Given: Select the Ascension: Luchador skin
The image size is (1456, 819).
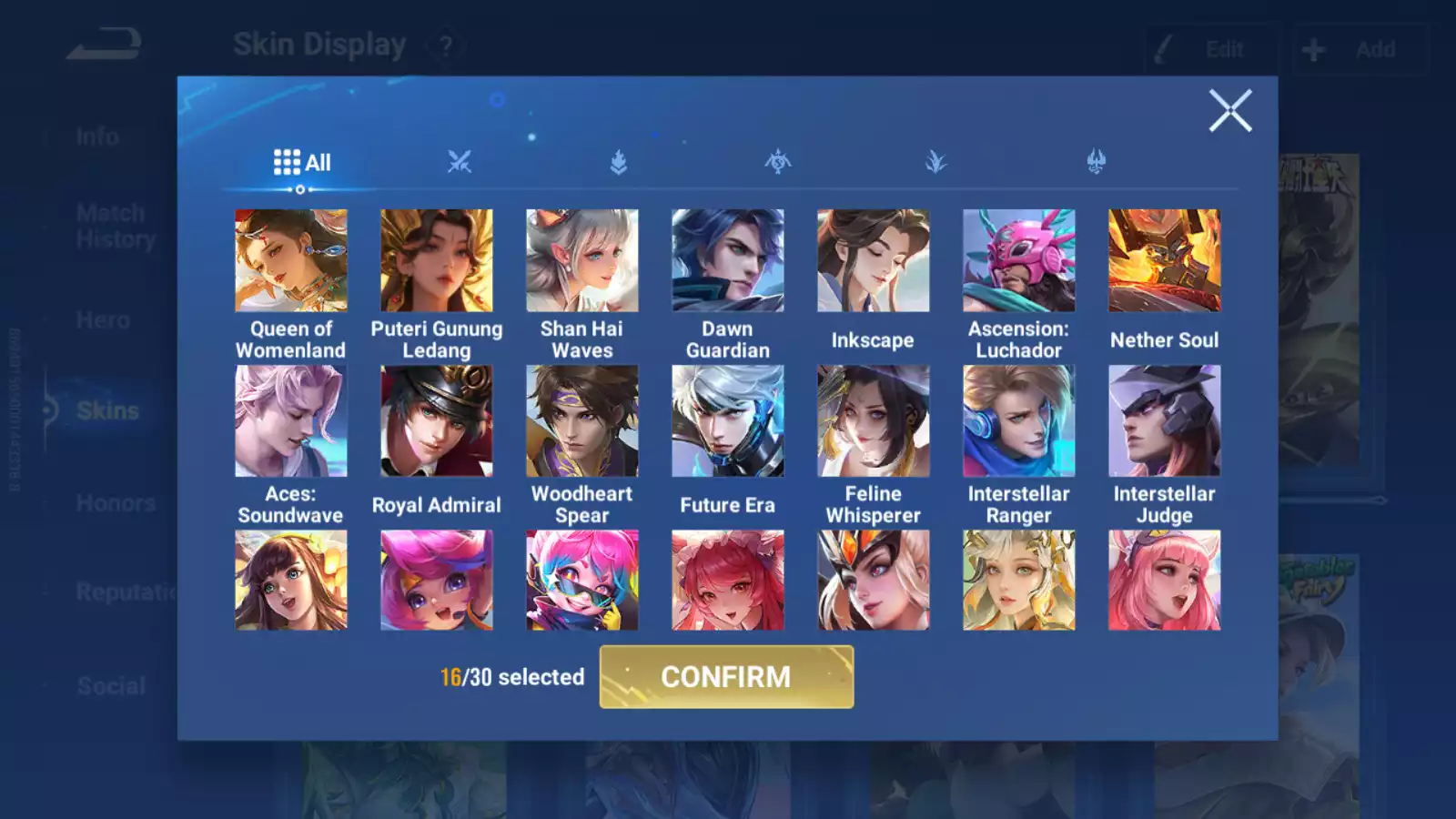Looking at the screenshot, I should (1019, 261).
